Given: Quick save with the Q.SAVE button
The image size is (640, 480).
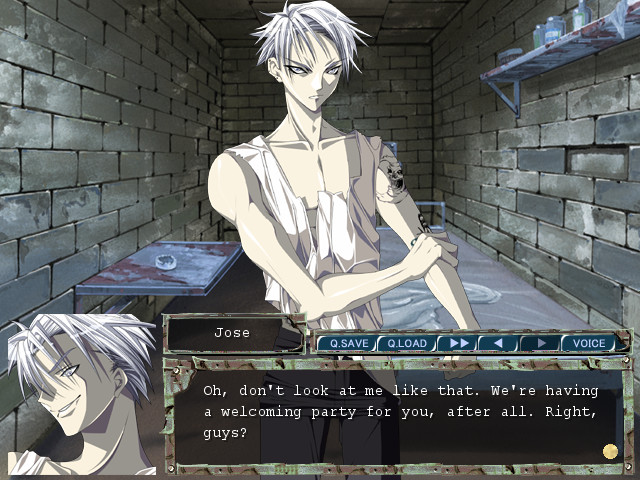Looking at the screenshot, I should tap(349, 343).
